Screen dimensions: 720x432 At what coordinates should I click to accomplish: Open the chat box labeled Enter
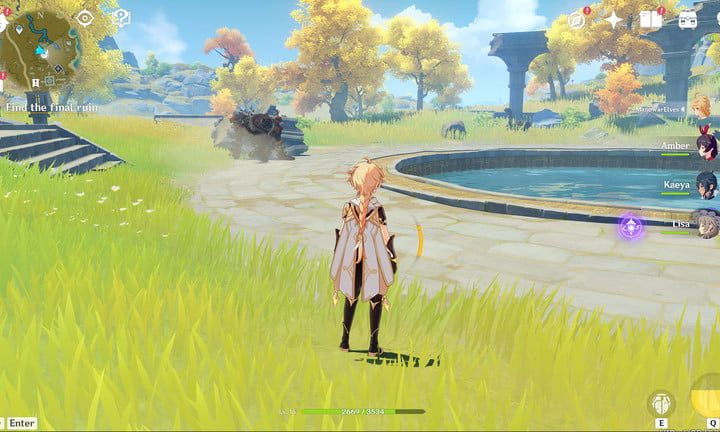[21, 423]
